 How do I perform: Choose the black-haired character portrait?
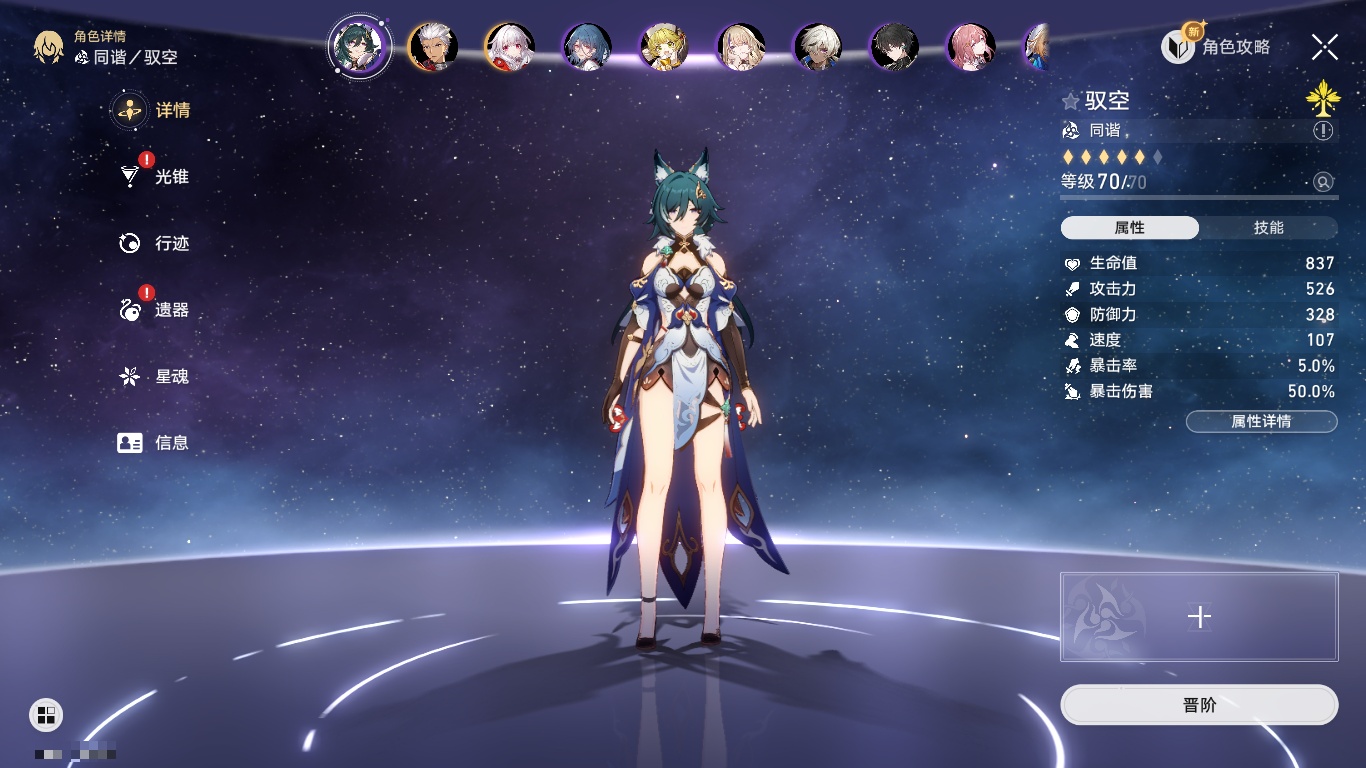(x=894, y=47)
